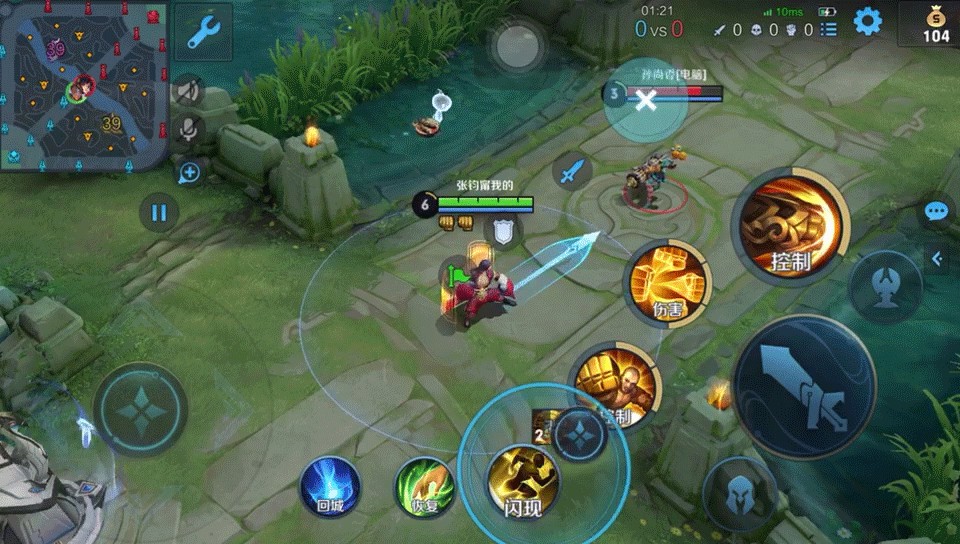Tap the movement joystick pad
Image resolution: width=960 pixels, height=544 pixels.
[140, 410]
